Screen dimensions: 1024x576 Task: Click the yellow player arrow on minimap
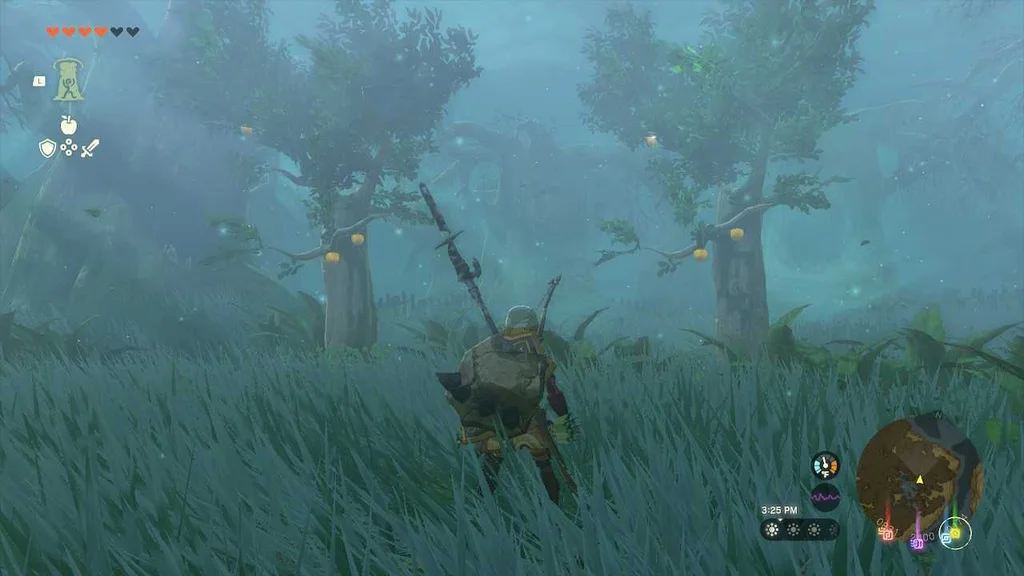(x=919, y=480)
